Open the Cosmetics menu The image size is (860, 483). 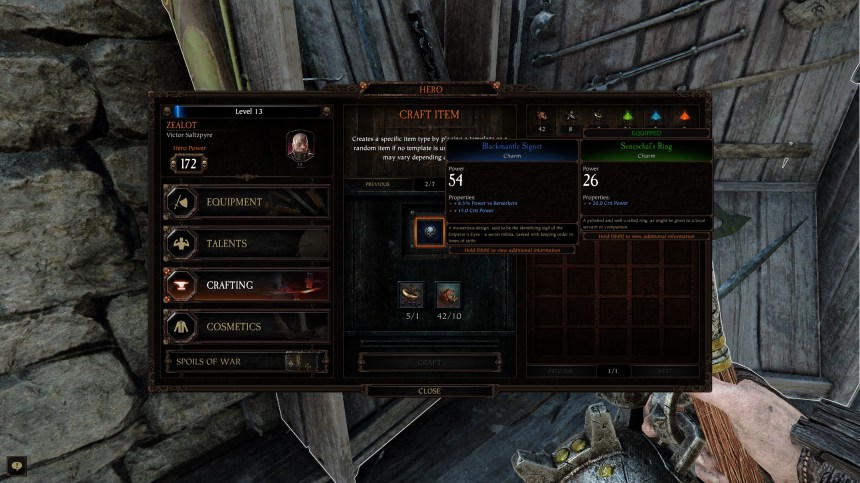(246, 327)
